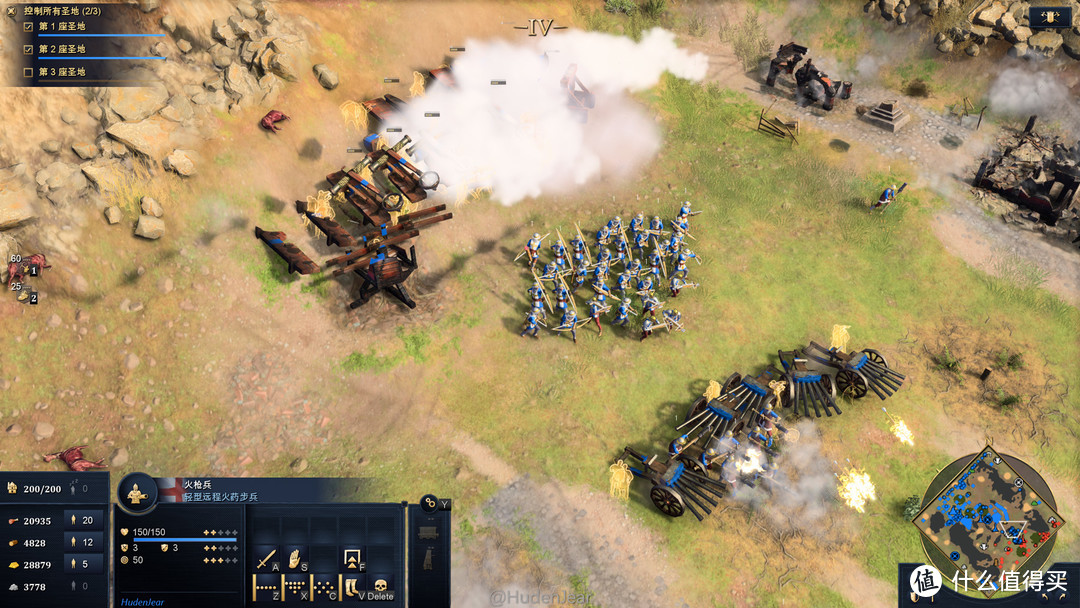Activate the upgrade arrow command icon
Image resolution: width=1080 pixels, height=608 pixels.
tap(352, 559)
